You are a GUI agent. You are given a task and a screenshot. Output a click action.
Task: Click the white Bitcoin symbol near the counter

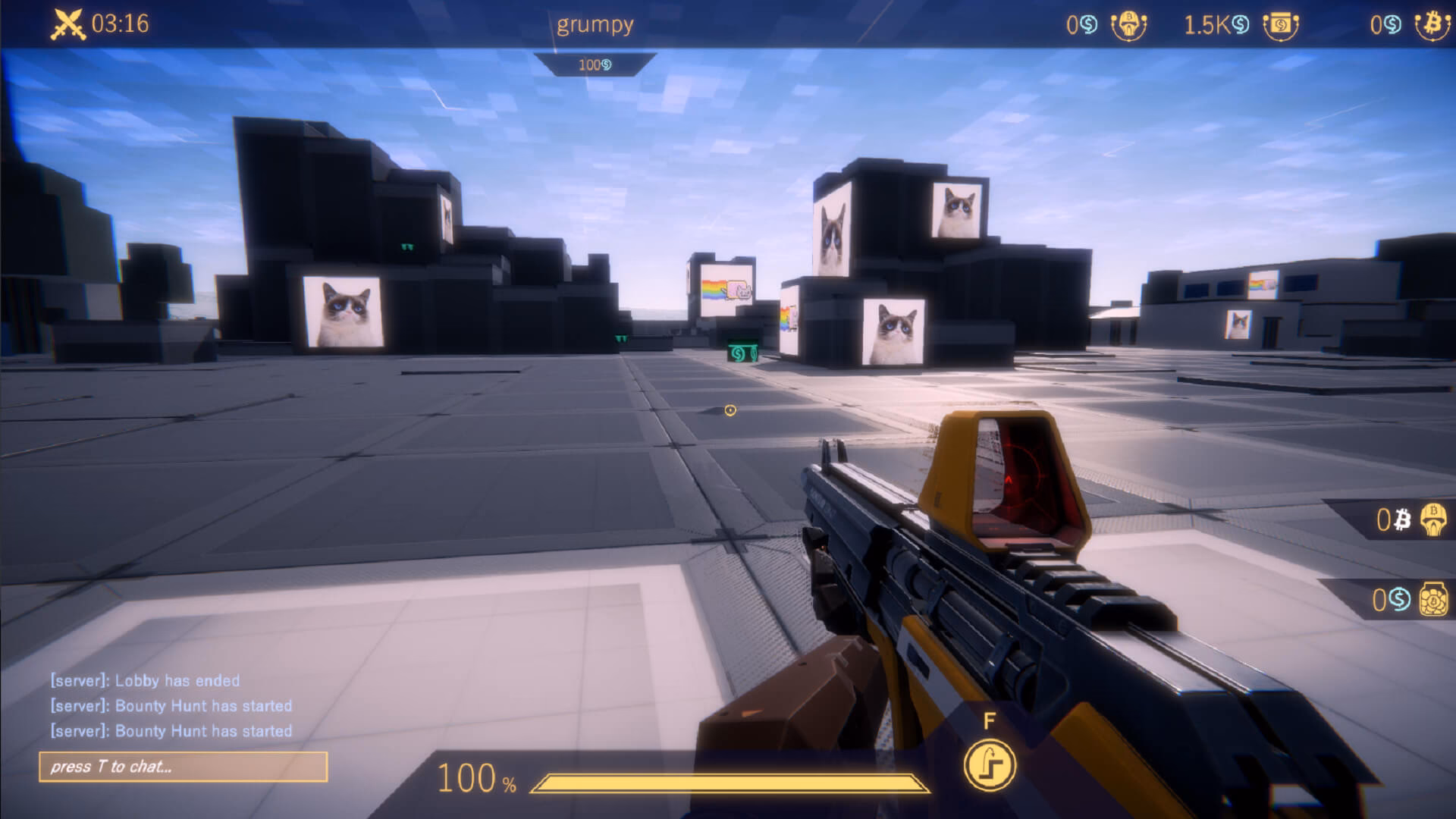(1402, 519)
